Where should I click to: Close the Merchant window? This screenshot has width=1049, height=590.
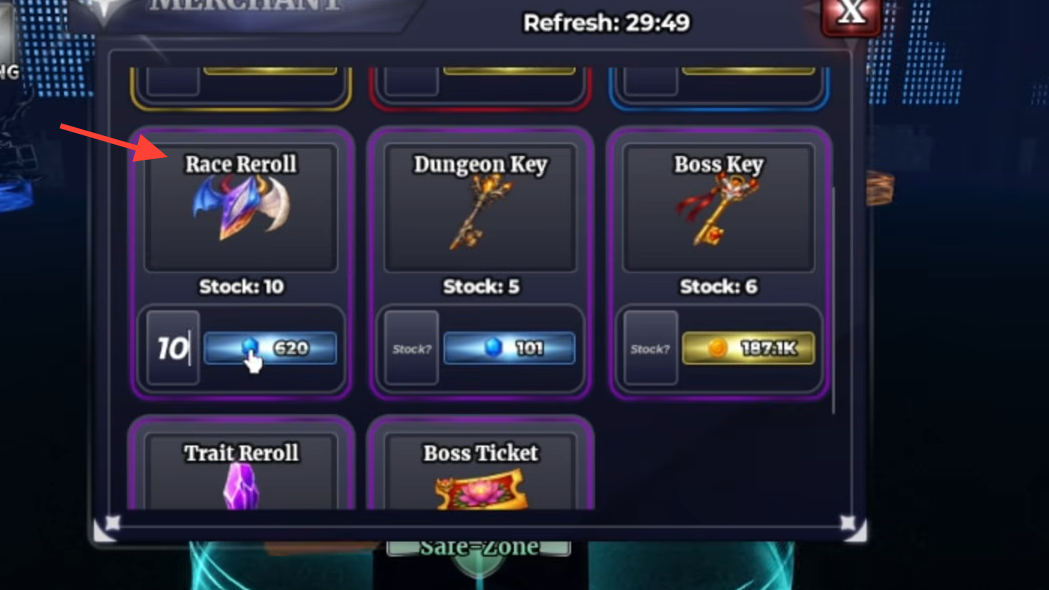[x=850, y=13]
